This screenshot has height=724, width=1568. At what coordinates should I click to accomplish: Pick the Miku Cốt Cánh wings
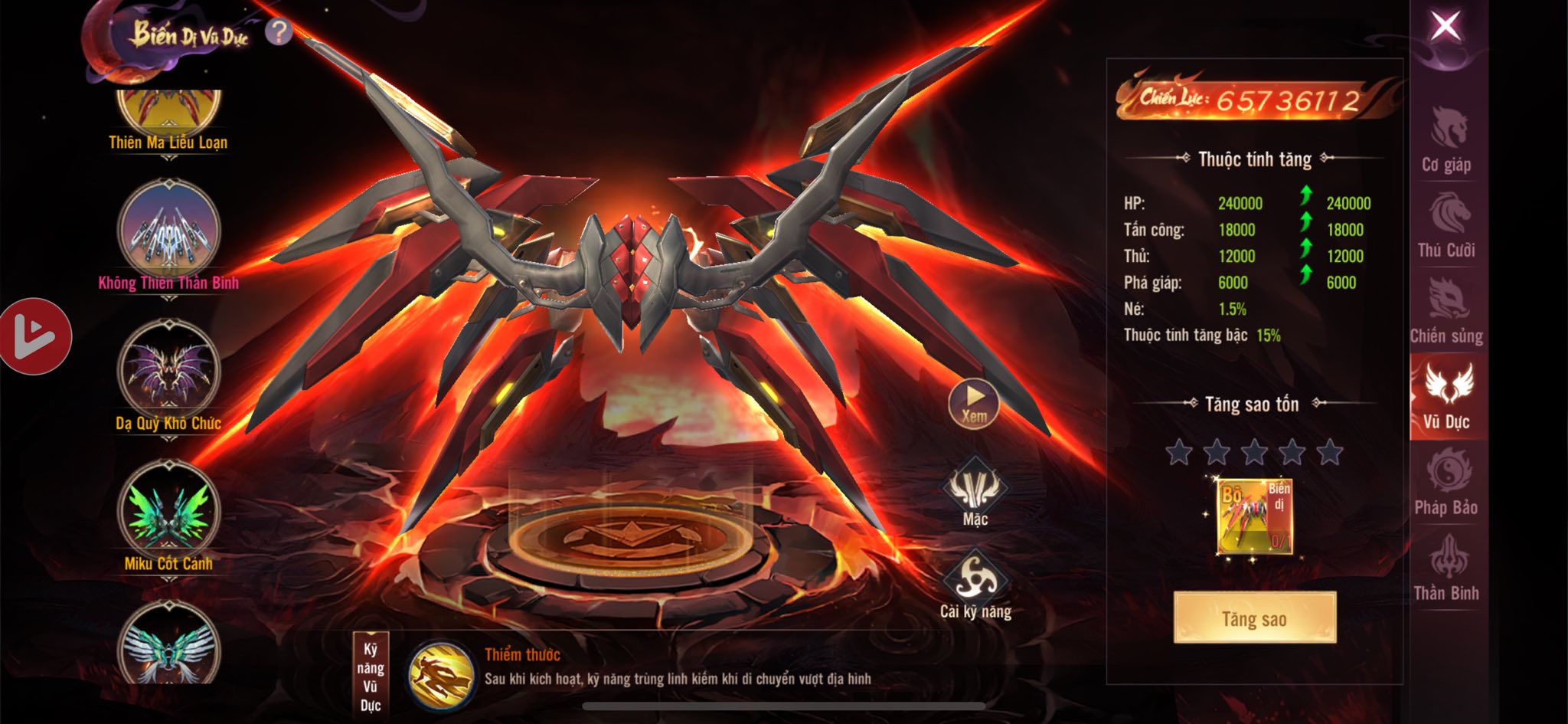[168, 511]
